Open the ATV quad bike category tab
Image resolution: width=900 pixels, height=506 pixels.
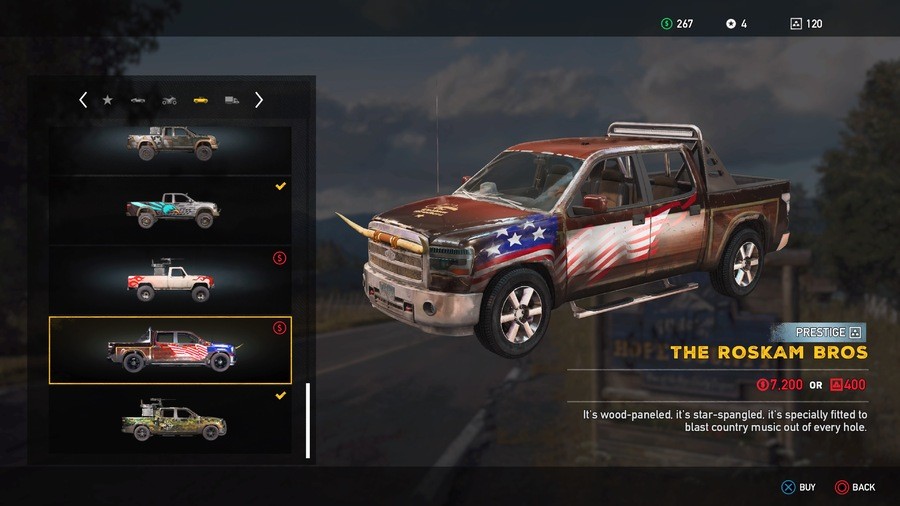169,100
